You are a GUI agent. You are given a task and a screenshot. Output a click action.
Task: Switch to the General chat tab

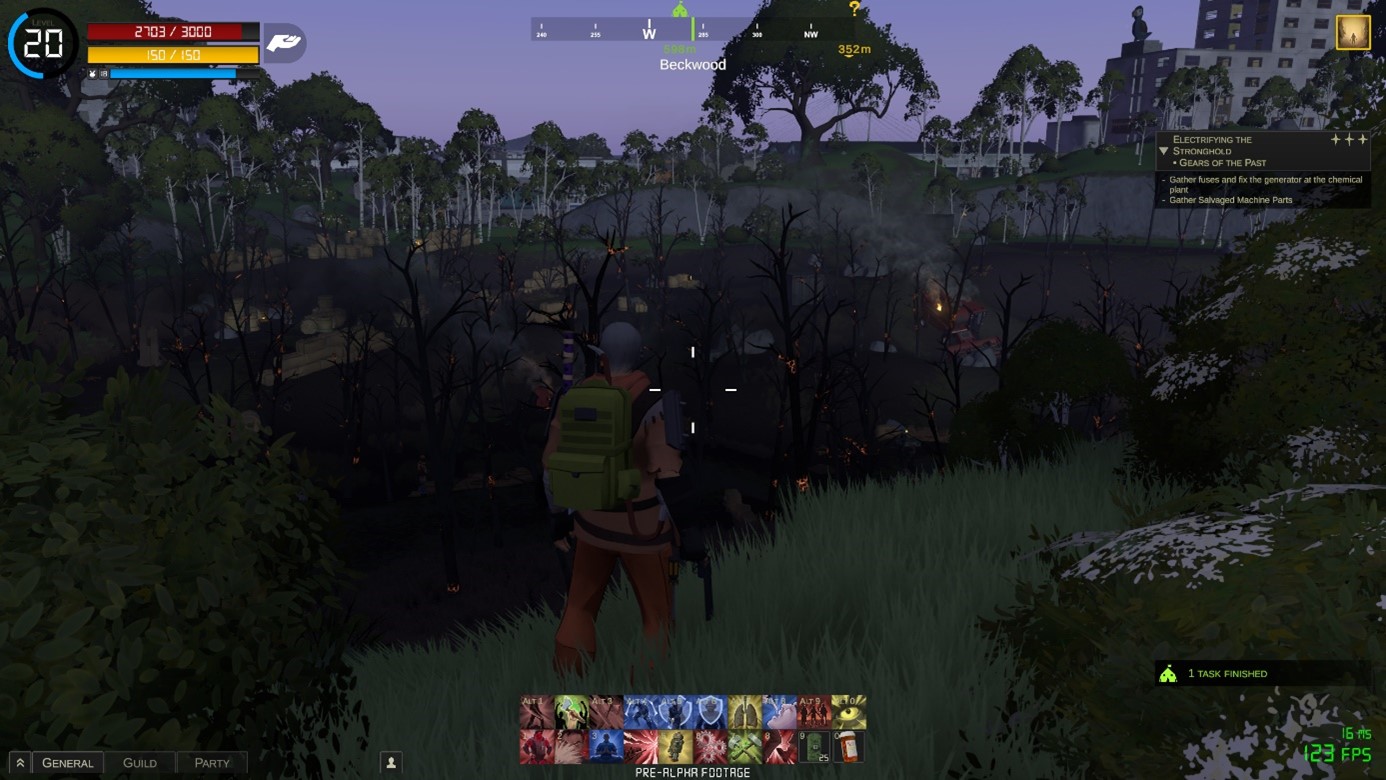[x=67, y=763]
